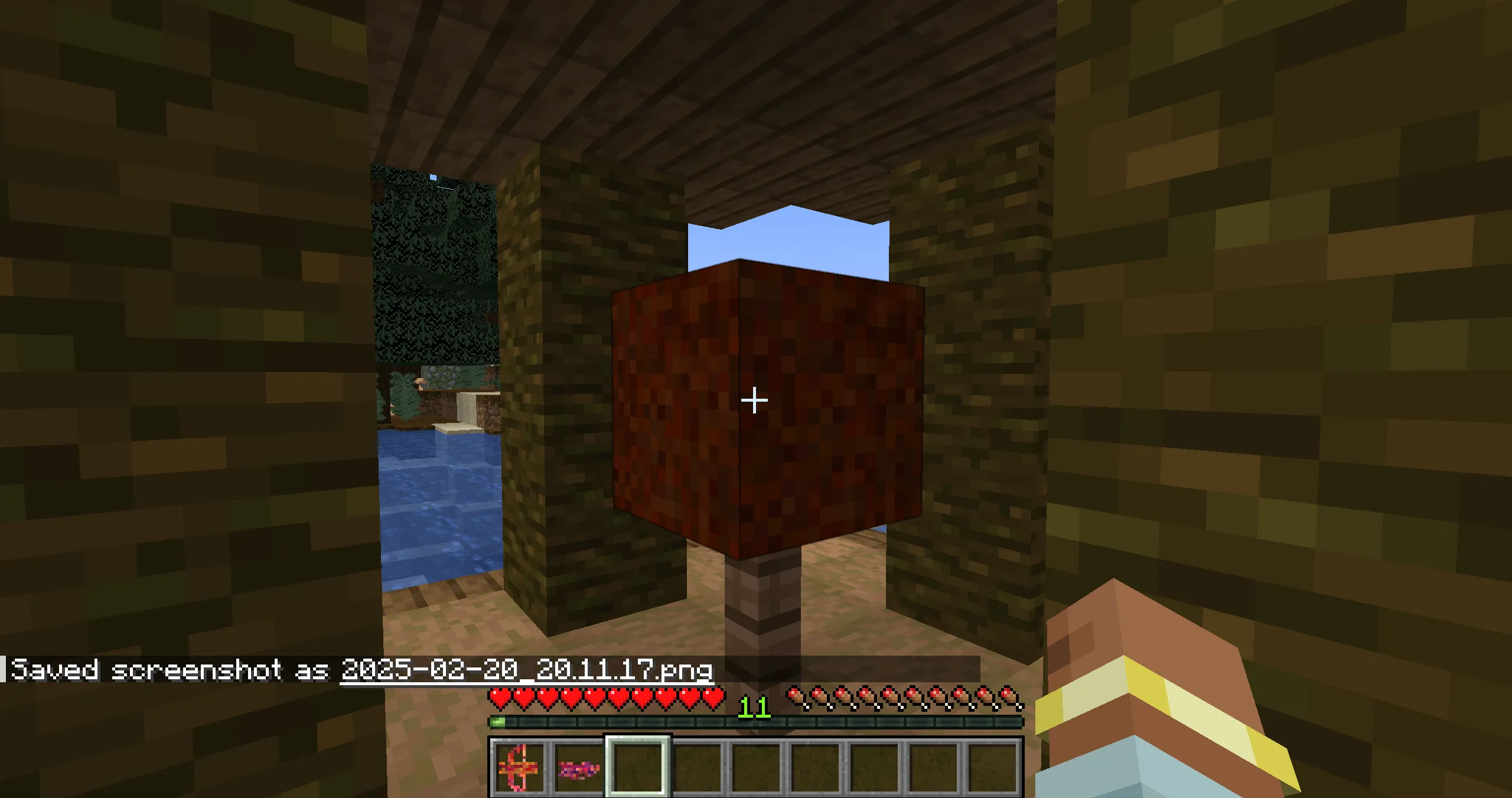1512x798 pixels.
Task: Click the crosshair at screen center
Action: coord(755,400)
